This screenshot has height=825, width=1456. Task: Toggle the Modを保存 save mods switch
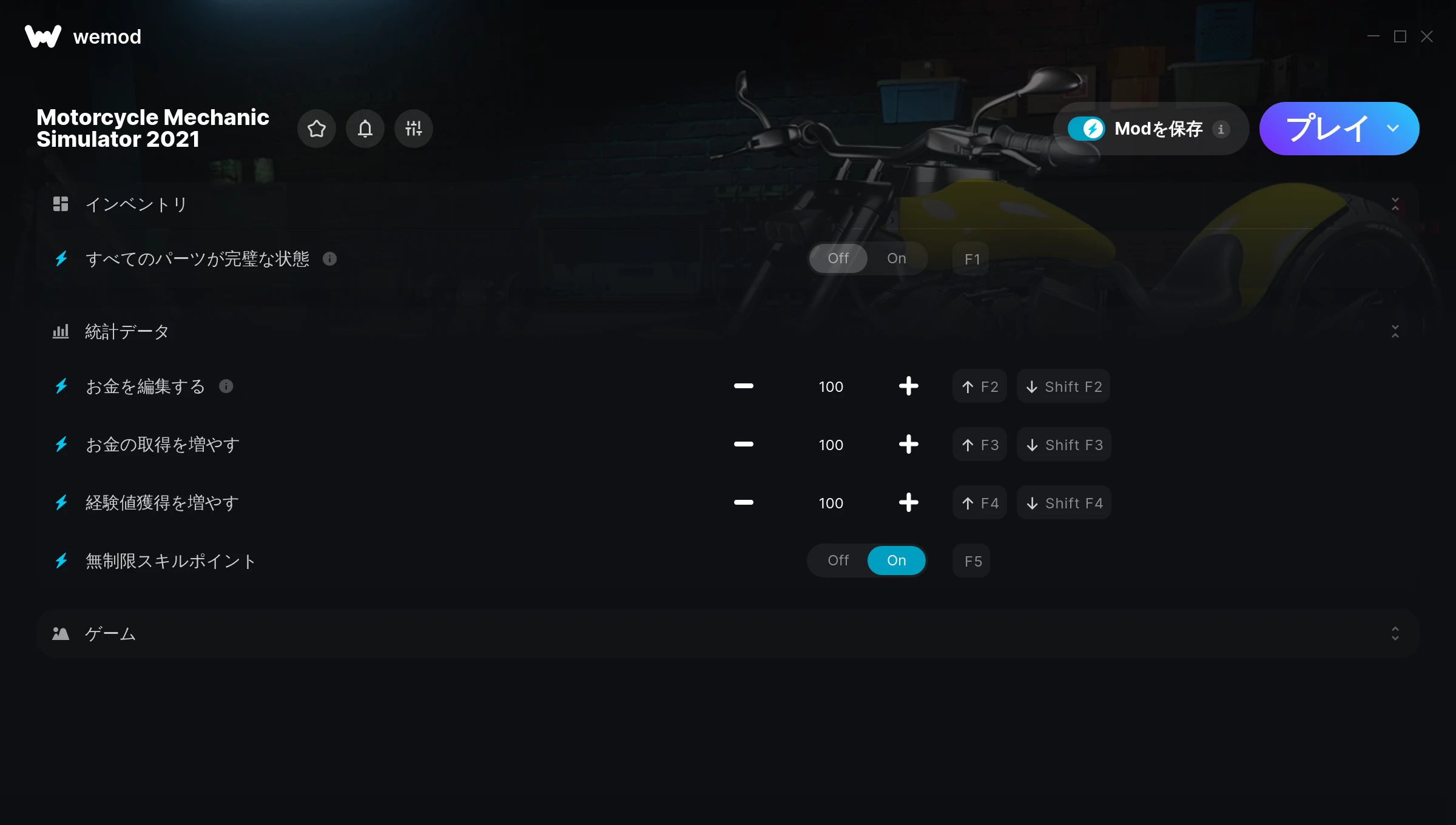[x=1087, y=129]
